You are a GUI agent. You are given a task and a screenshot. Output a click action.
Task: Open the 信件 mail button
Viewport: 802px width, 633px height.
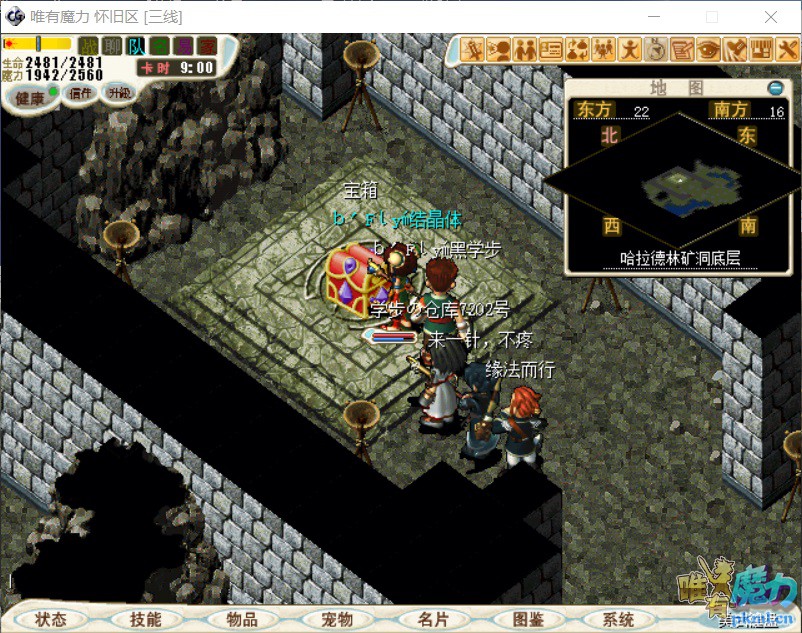[x=80, y=93]
